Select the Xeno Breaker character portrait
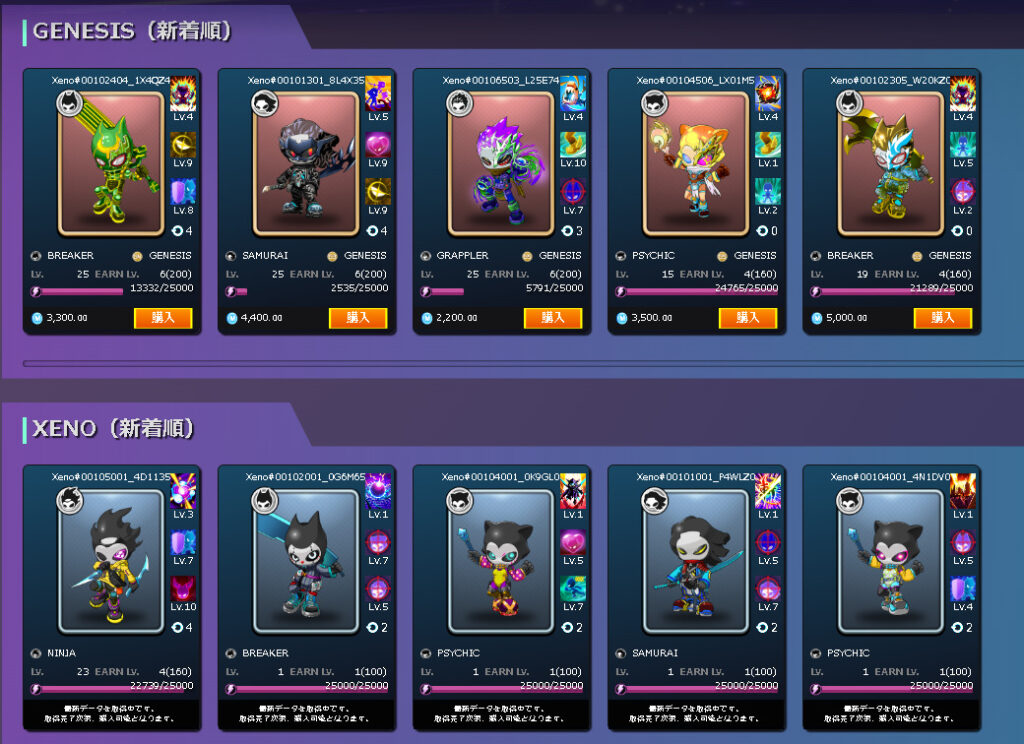Screen dimensions: 1024x744 pyautogui.click(x=305, y=560)
